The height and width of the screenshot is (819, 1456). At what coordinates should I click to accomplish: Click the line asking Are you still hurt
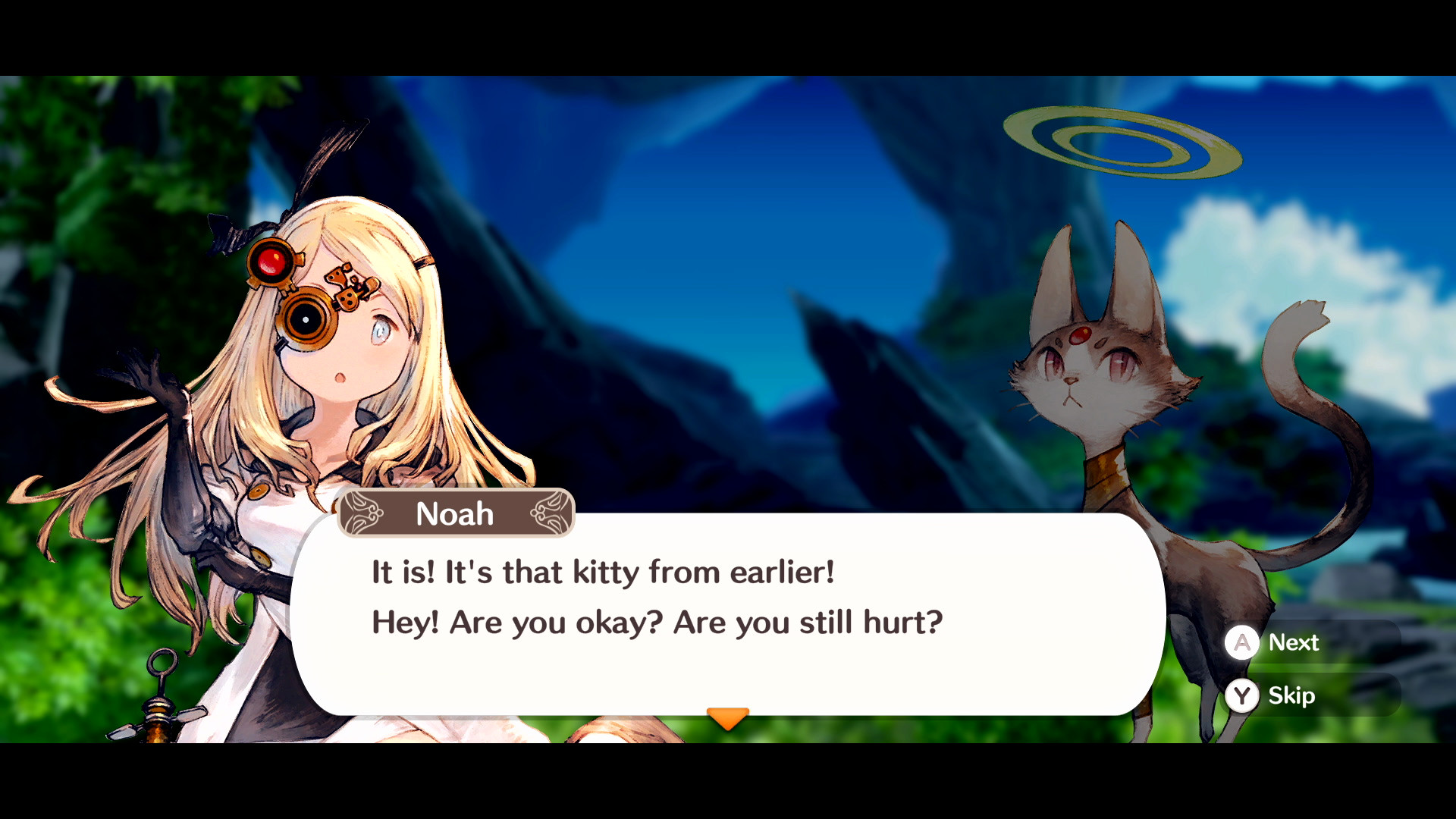pyautogui.click(x=656, y=622)
